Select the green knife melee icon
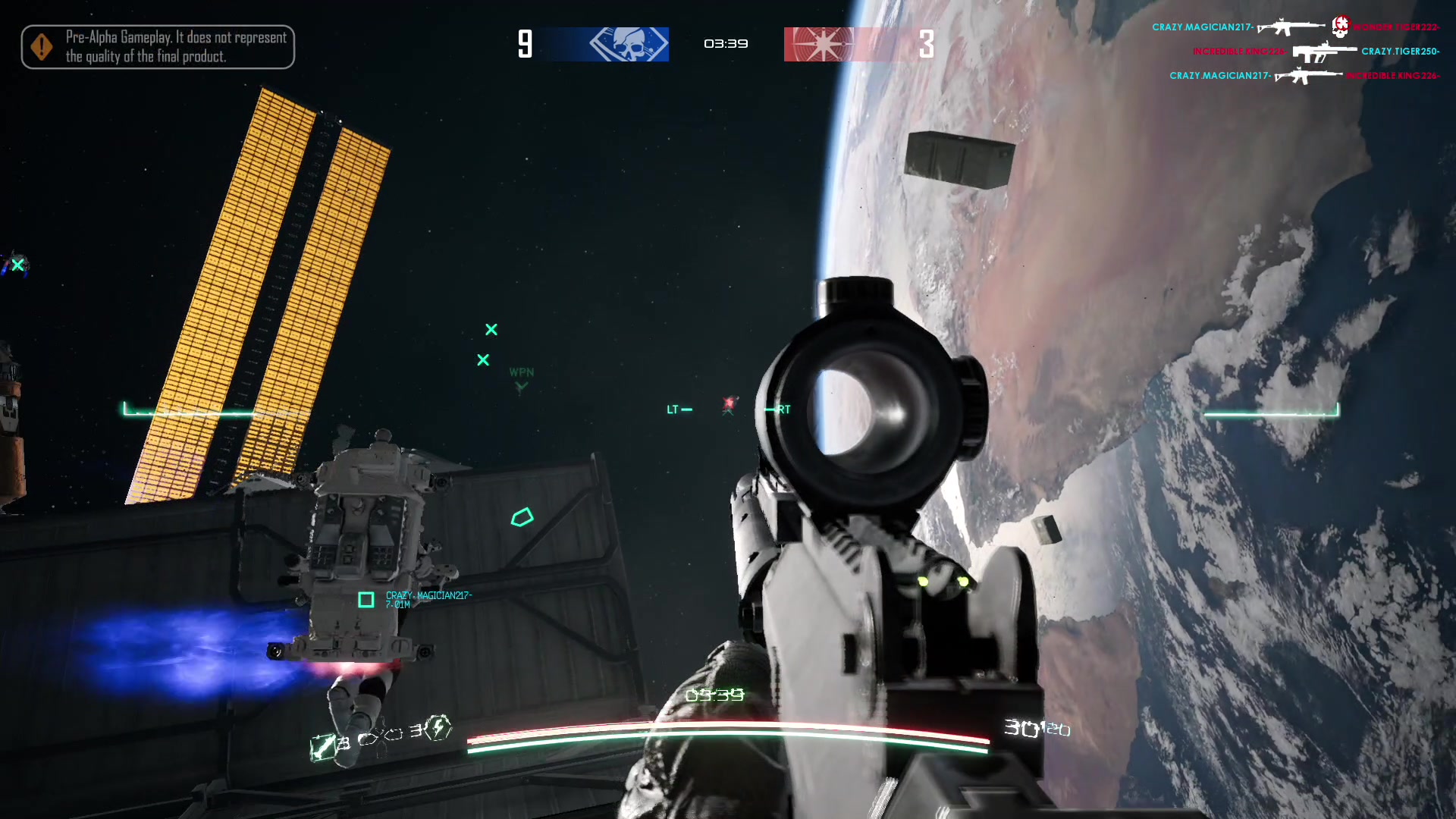 pos(322,747)
